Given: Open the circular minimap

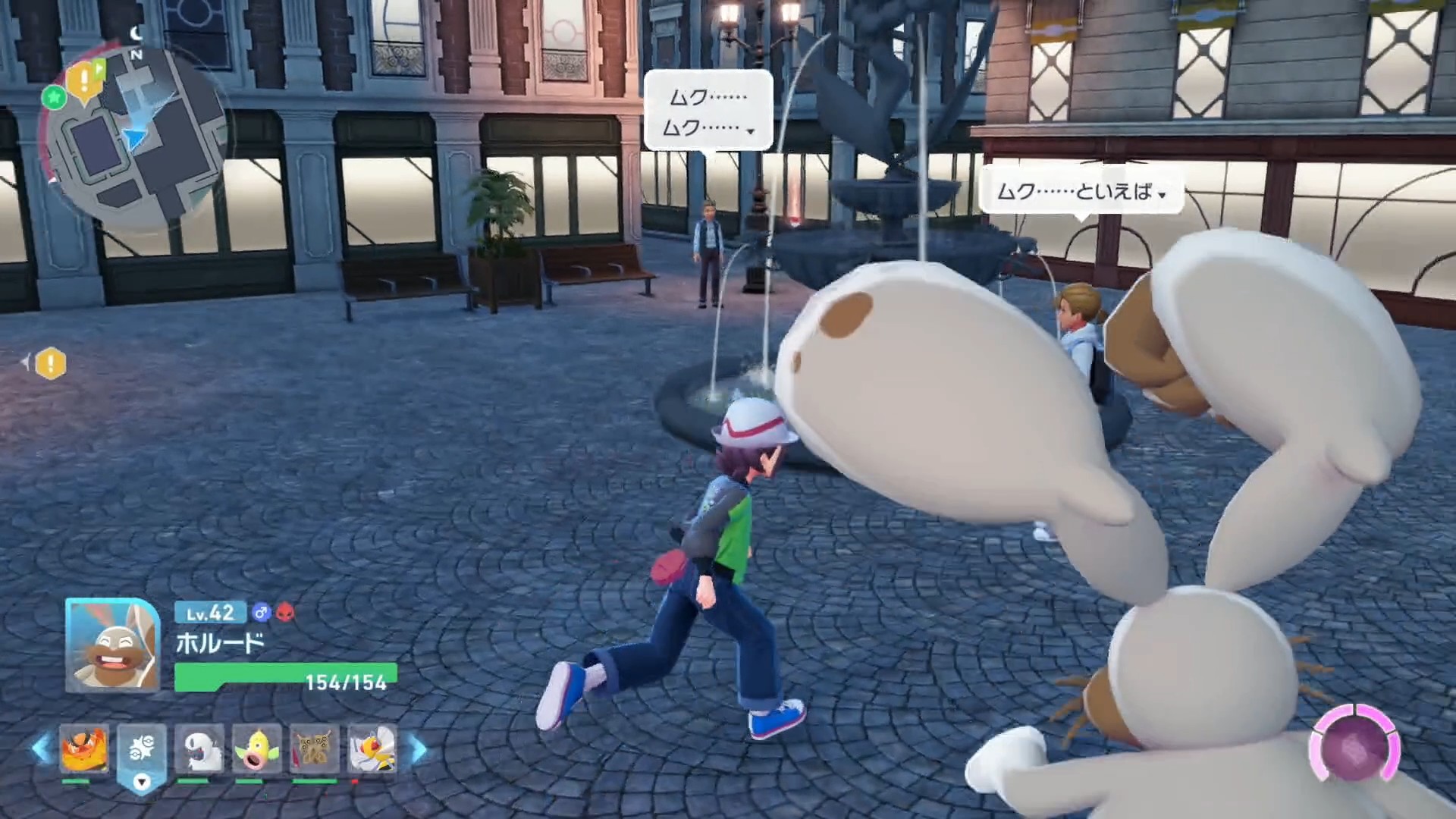Looking at the screenshot, I should point(135,136).
